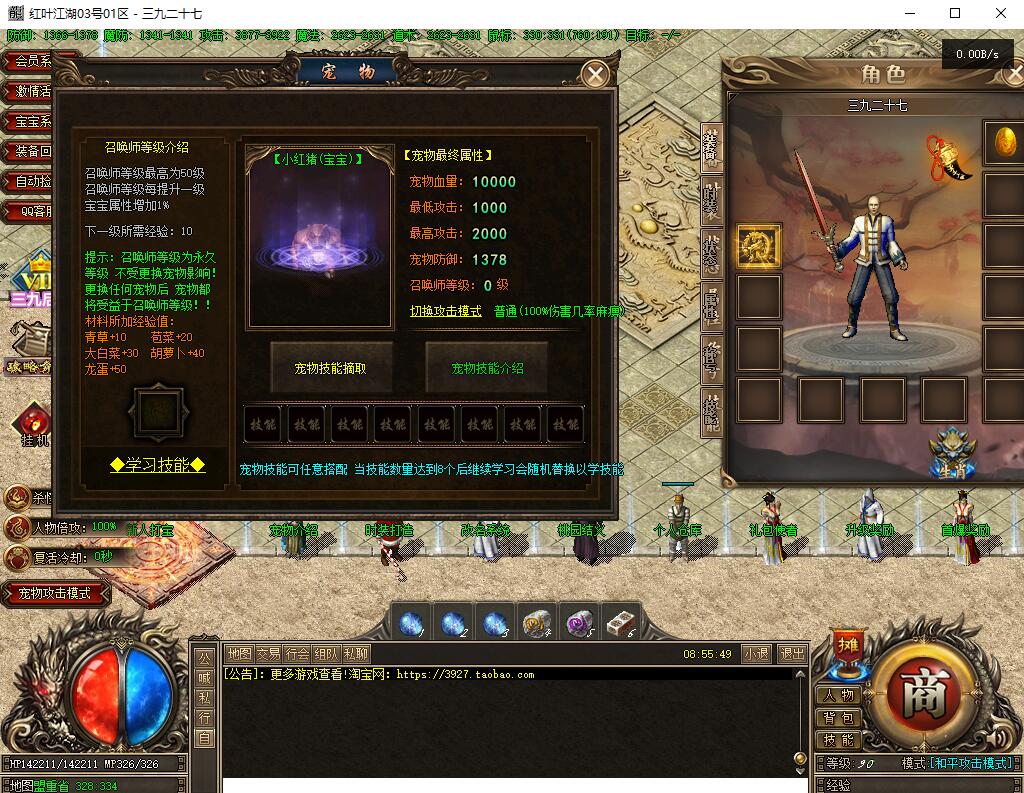Screen dimensions: 1024x793
Task: Open the 行会 guild button
Action: [x=297, y=654]
